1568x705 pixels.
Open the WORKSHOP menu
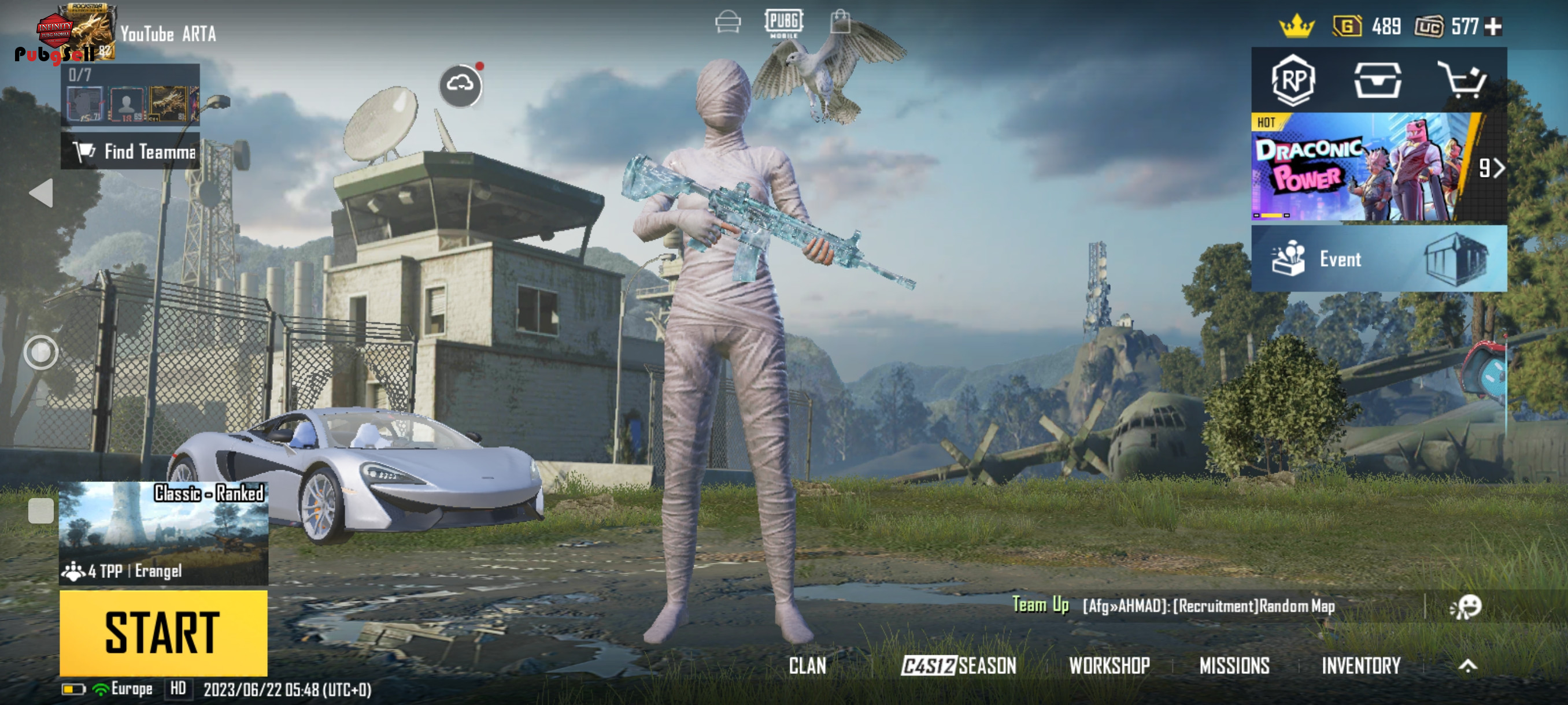click(1109, 666)
